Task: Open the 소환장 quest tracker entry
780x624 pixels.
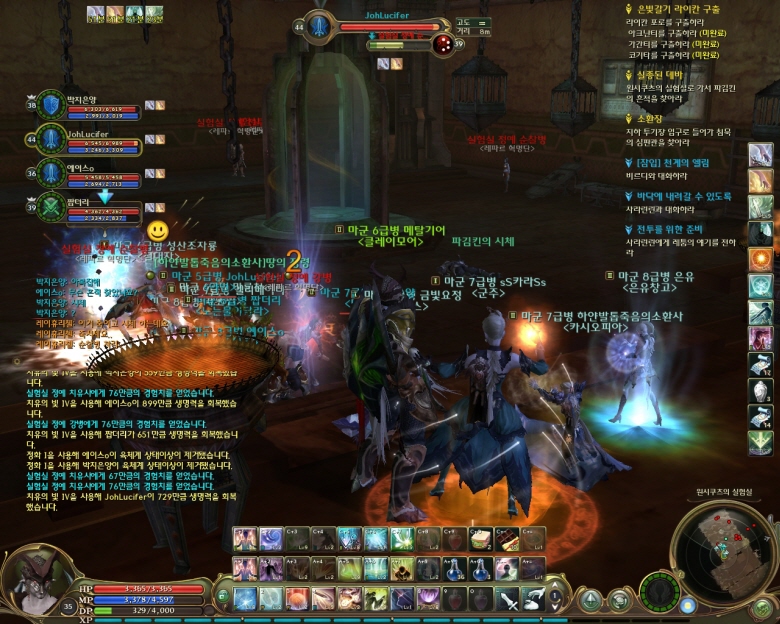Action: point(649,117)
